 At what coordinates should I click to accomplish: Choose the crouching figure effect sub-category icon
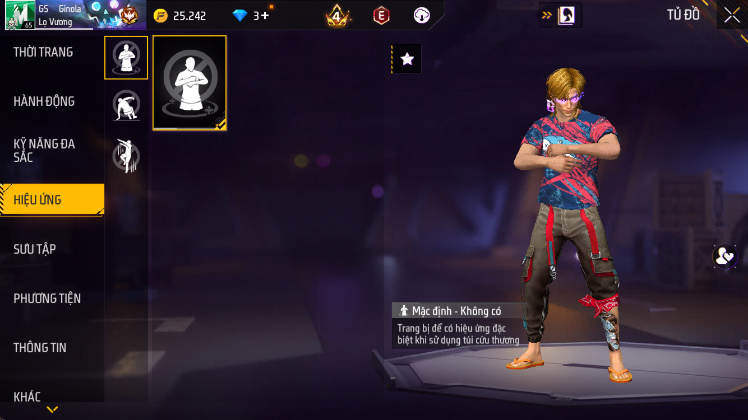[126, 106]
